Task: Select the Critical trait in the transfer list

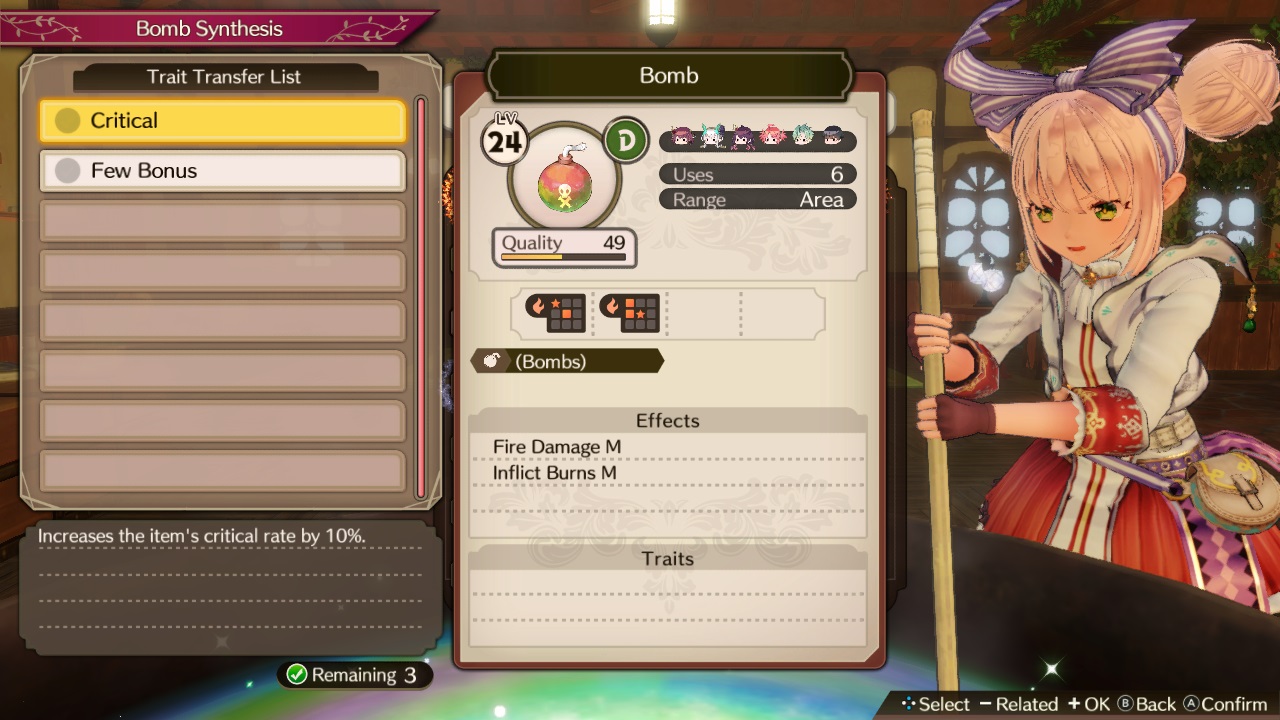Action: [x=220, y=120]
